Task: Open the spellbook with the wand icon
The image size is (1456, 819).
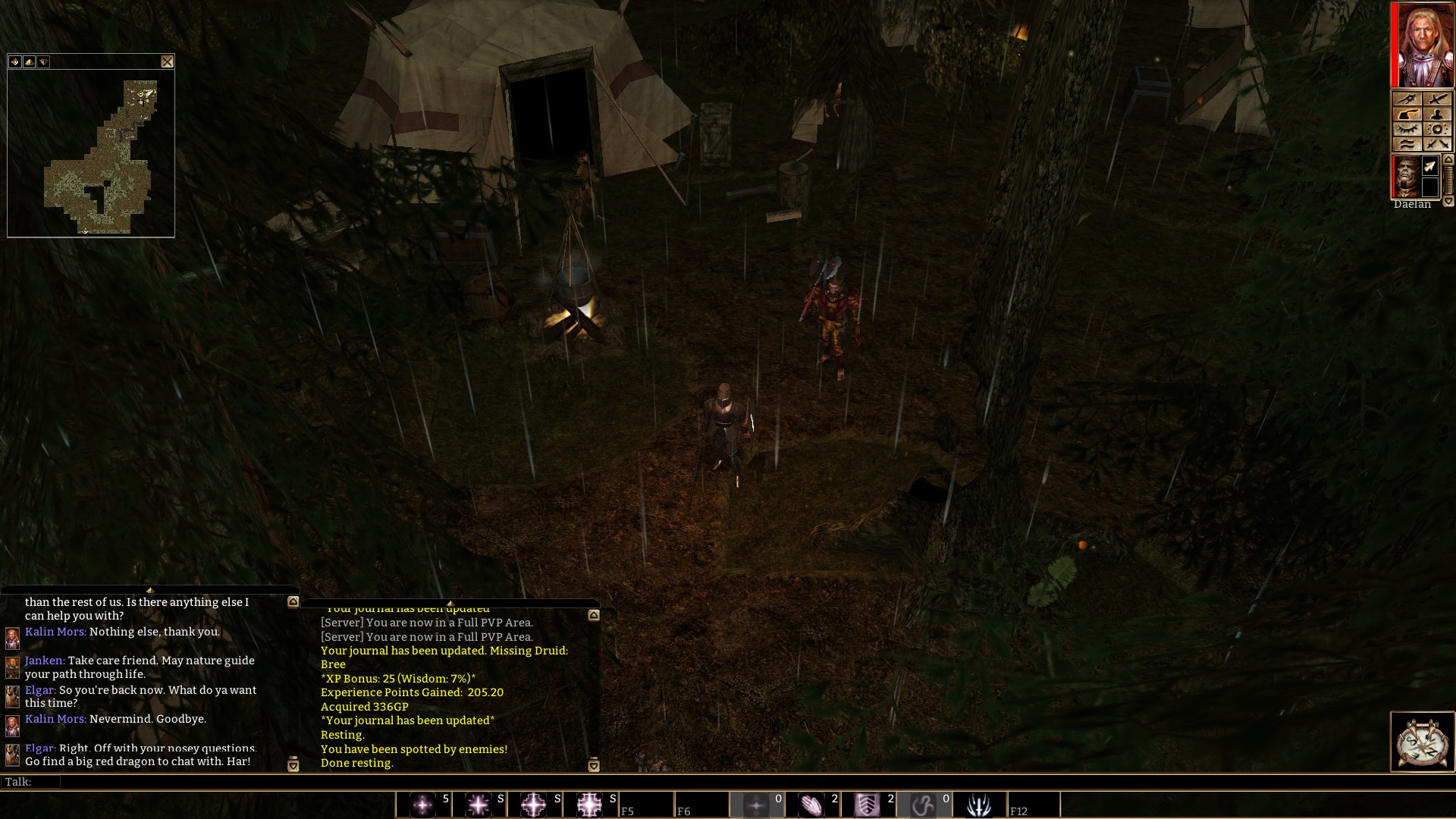Action: point(1407,98)
